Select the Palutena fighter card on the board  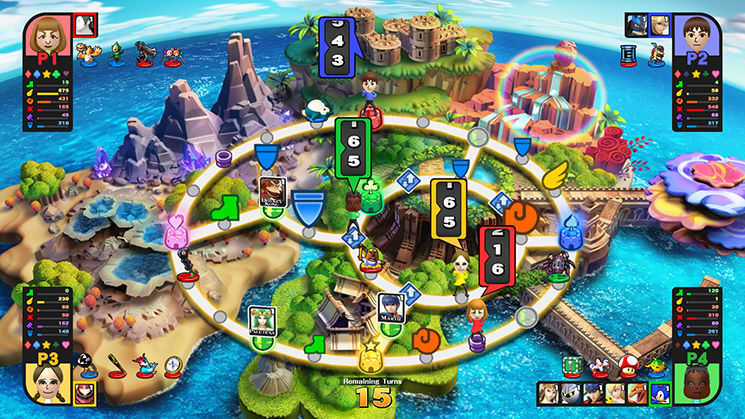click(x=263, y=320)
